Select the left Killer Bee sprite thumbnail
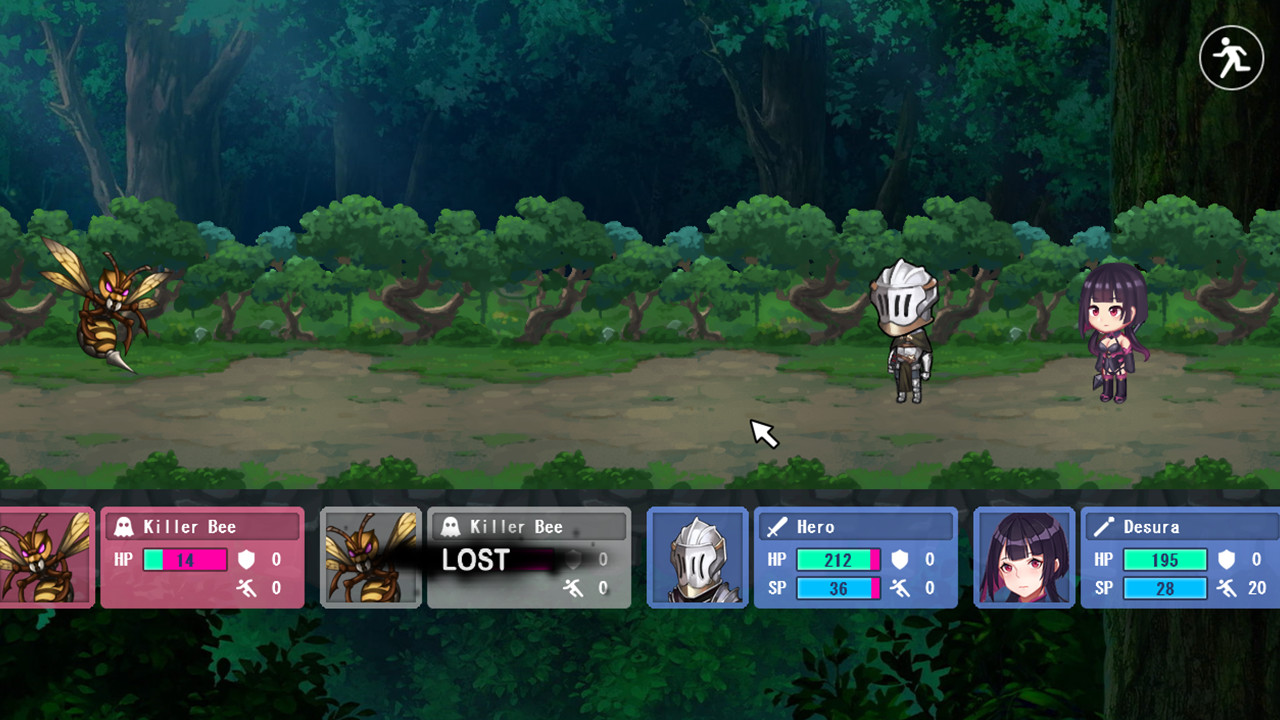Image resolution: width=1280 pixels, height=720 pixels. click(44, 557)
